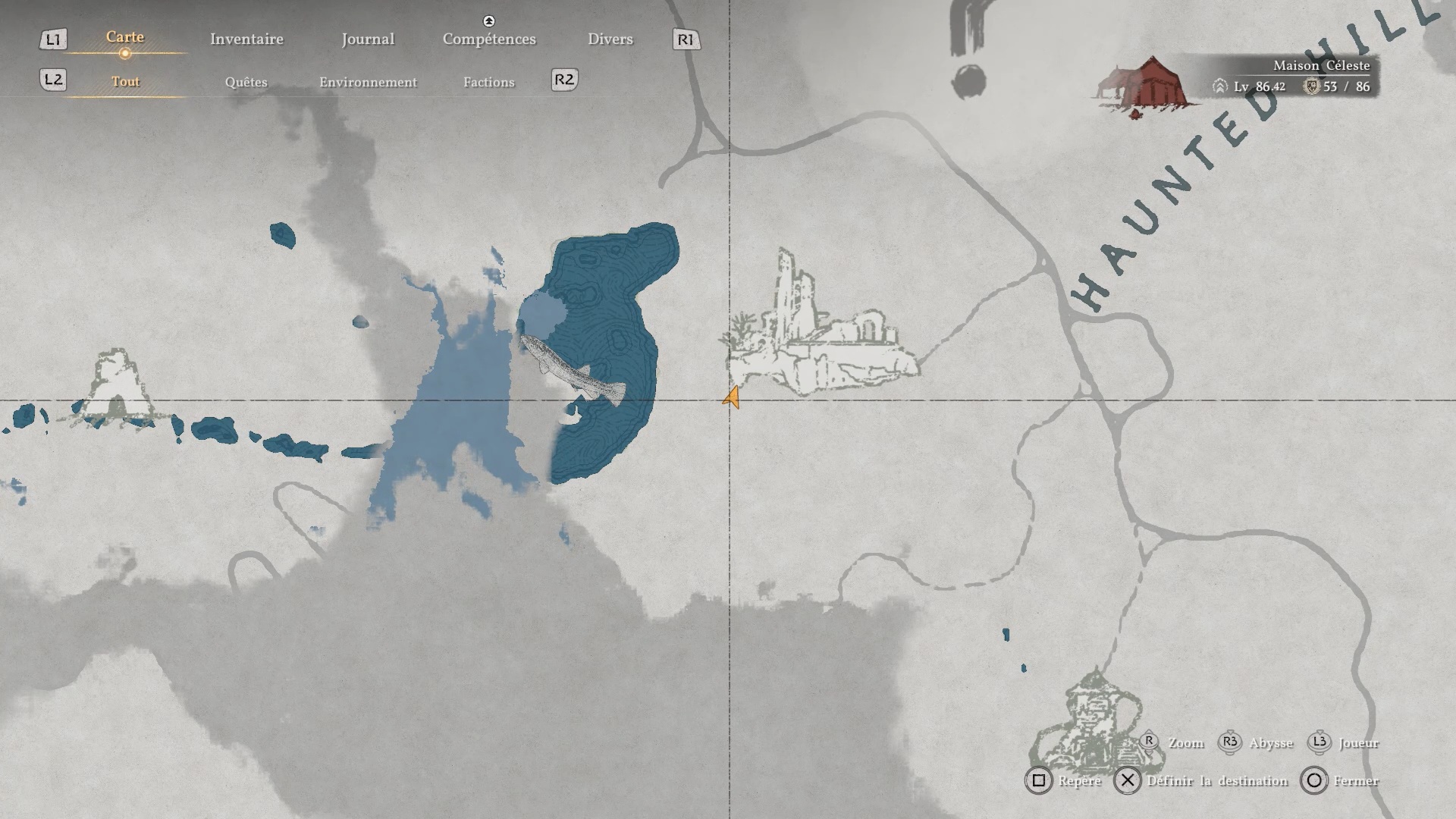The width and height of the screenshot is (1456, 819).
Task: Select the Factions map filter
Action: (488, 82)
